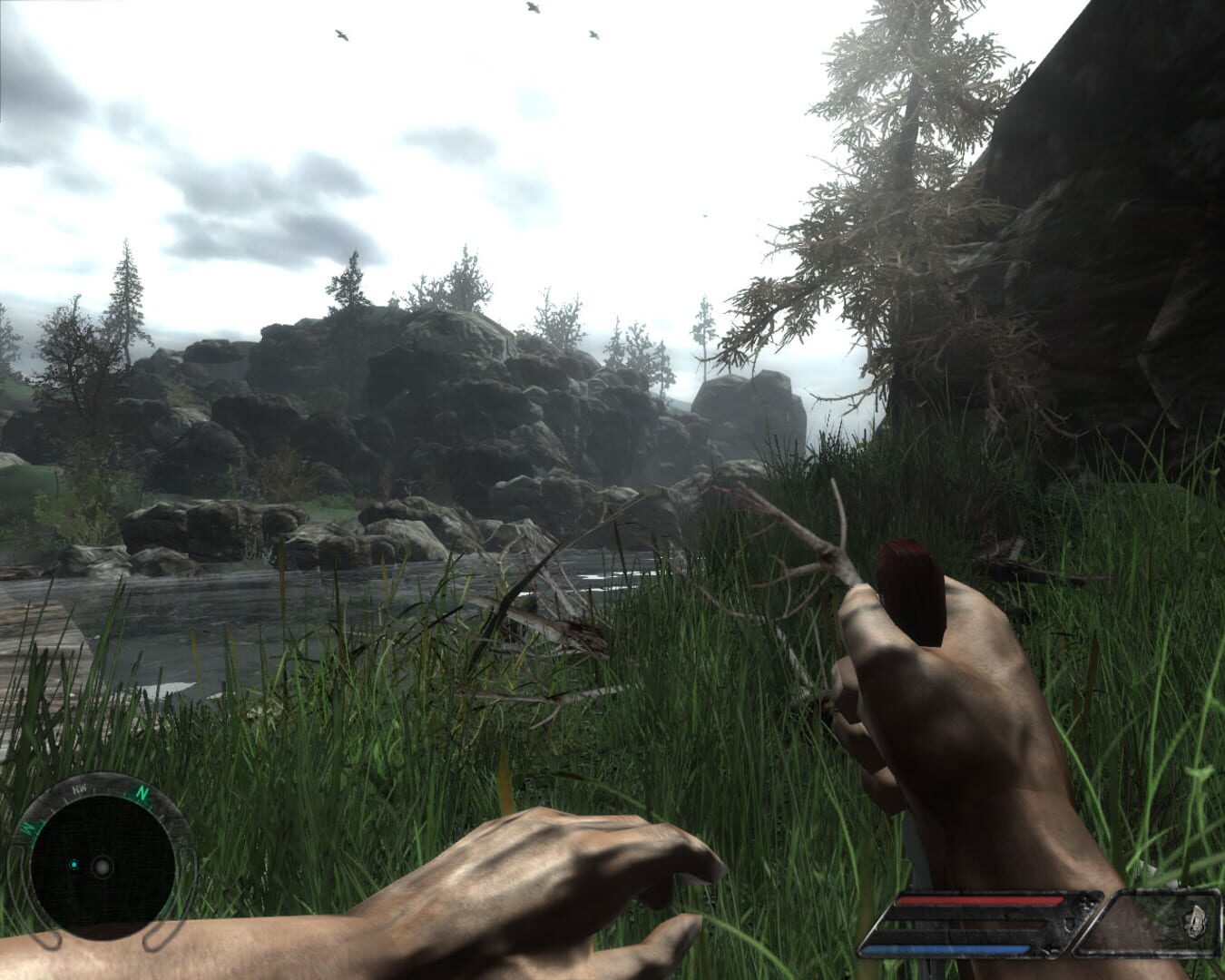Click the center pivot of the compass needle
Screen dimensions: 1225x980
103,868
